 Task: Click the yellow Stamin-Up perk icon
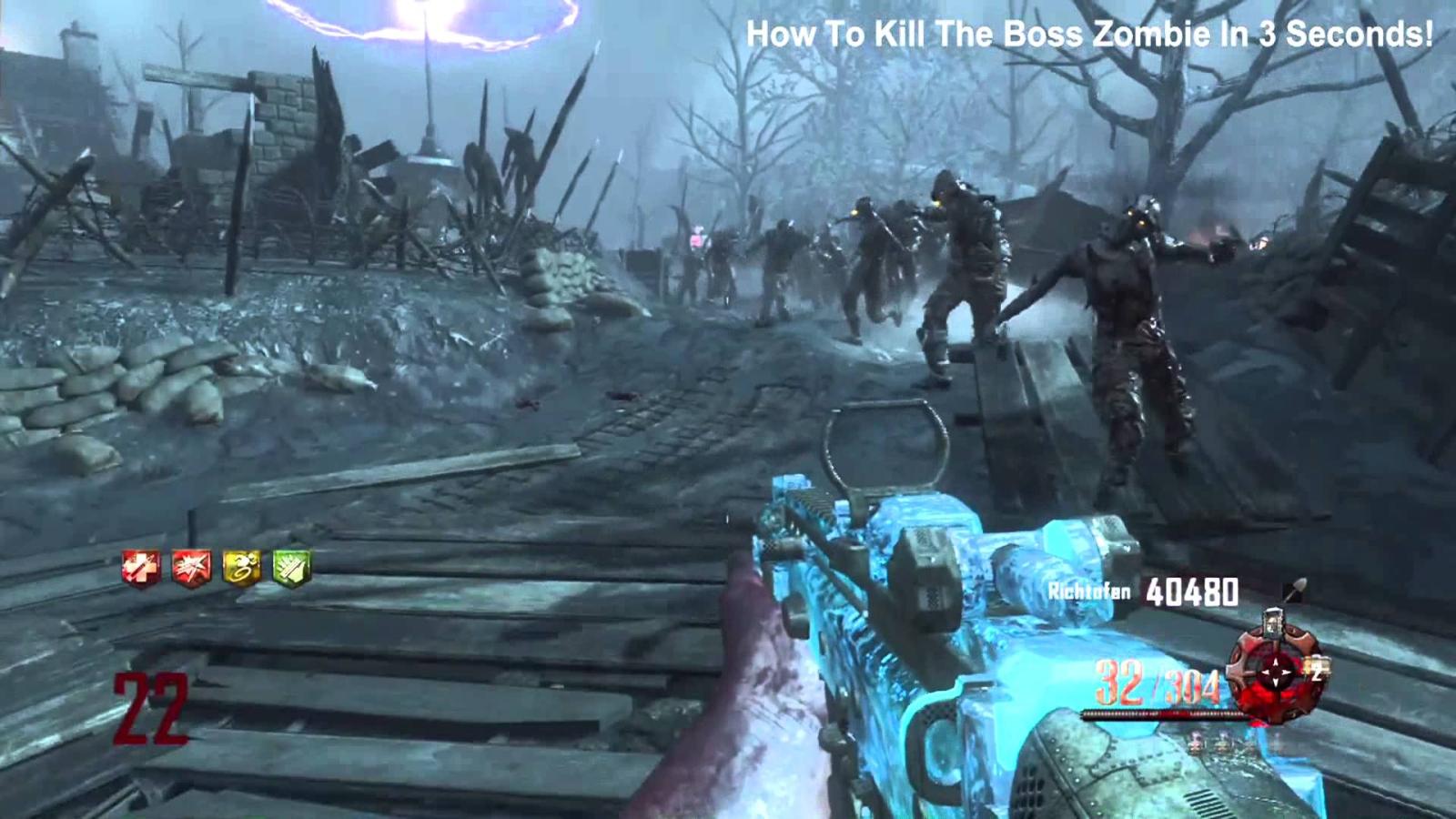click(x=241, y=567)
